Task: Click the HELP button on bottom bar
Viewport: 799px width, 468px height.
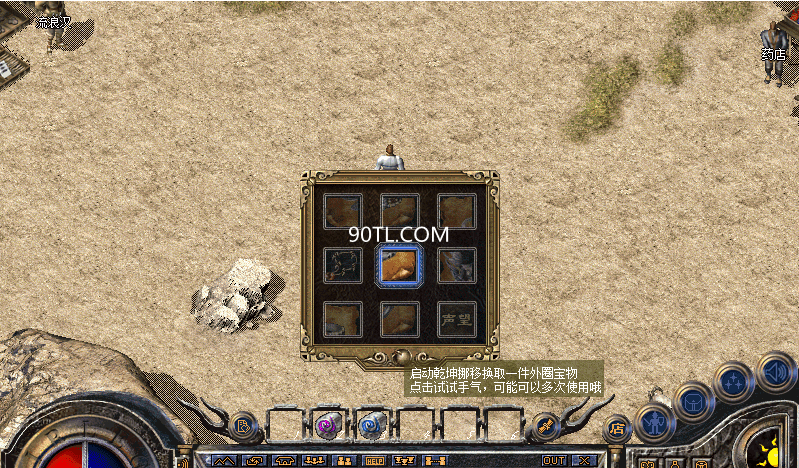Action: coord(374,460)
